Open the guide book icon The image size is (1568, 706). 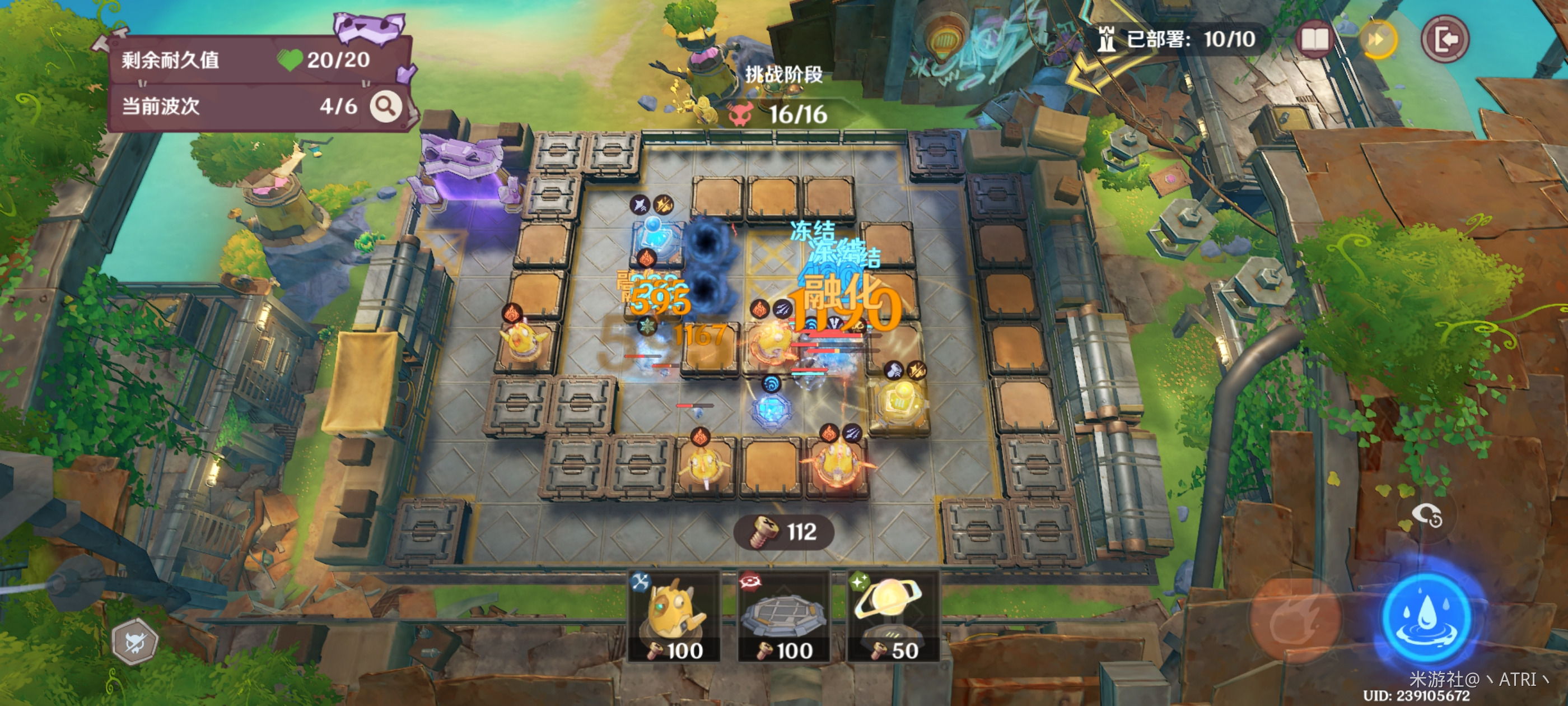(1314, 40)
